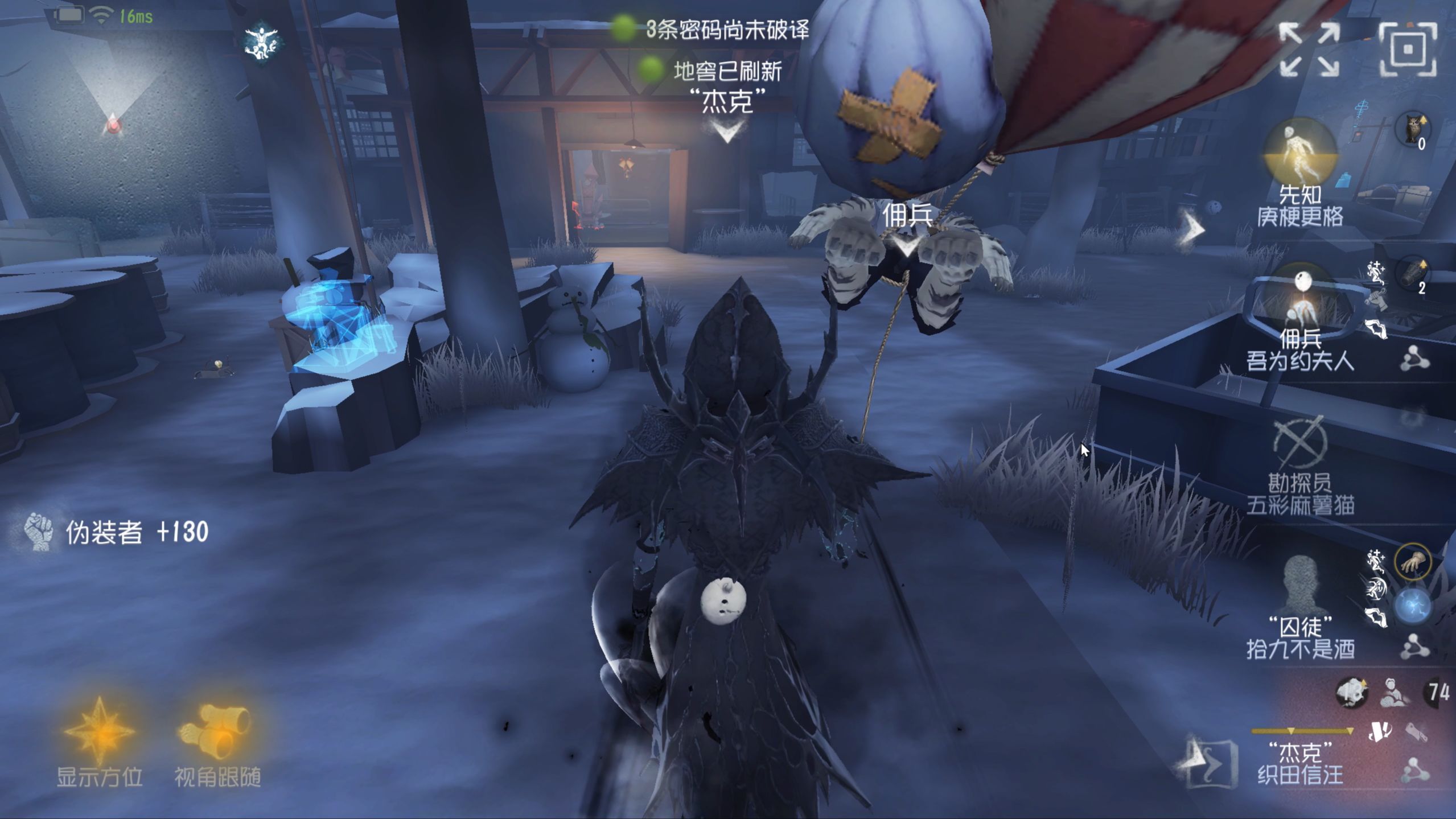The height and width of the screenshot is (819, 1456).
Task: Click the share network icon beside 佣兵 吾为约夫人
Action: click(1415, 357)
